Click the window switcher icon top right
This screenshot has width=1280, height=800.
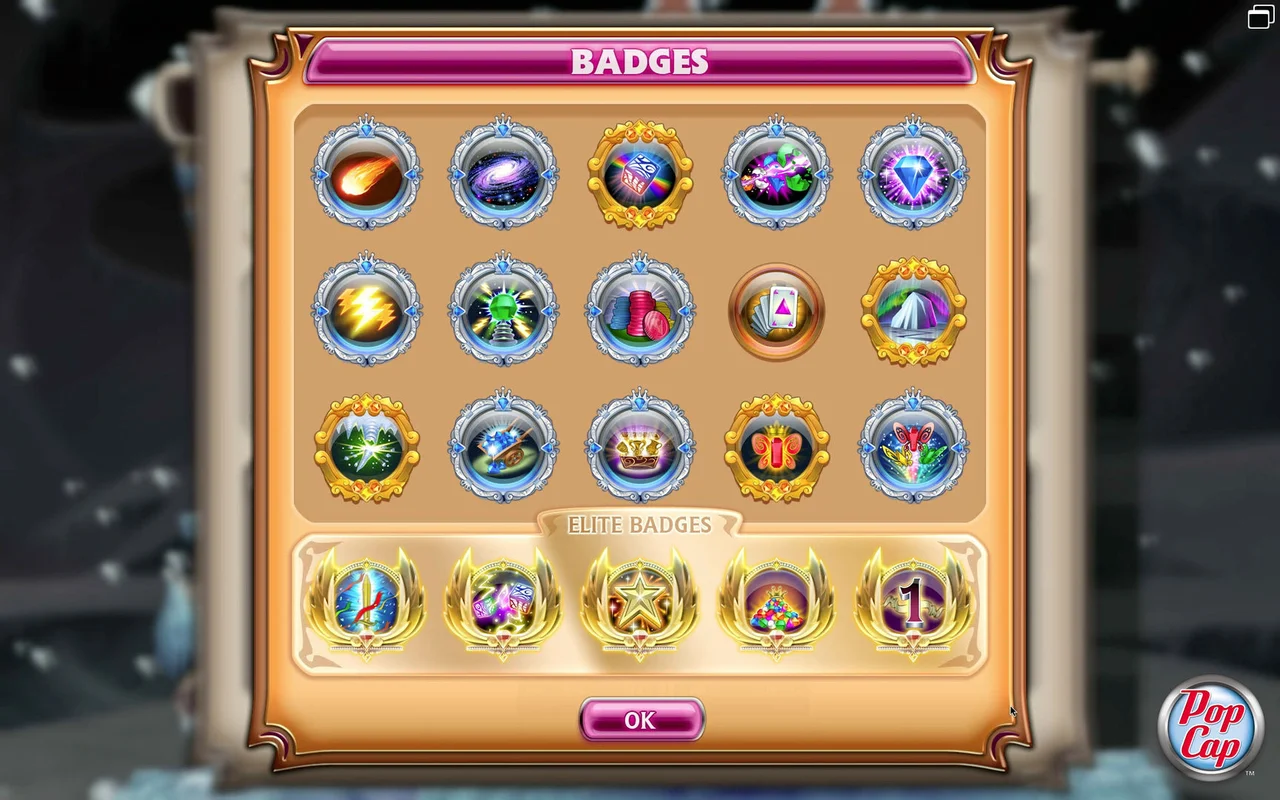coord(1259,16)
